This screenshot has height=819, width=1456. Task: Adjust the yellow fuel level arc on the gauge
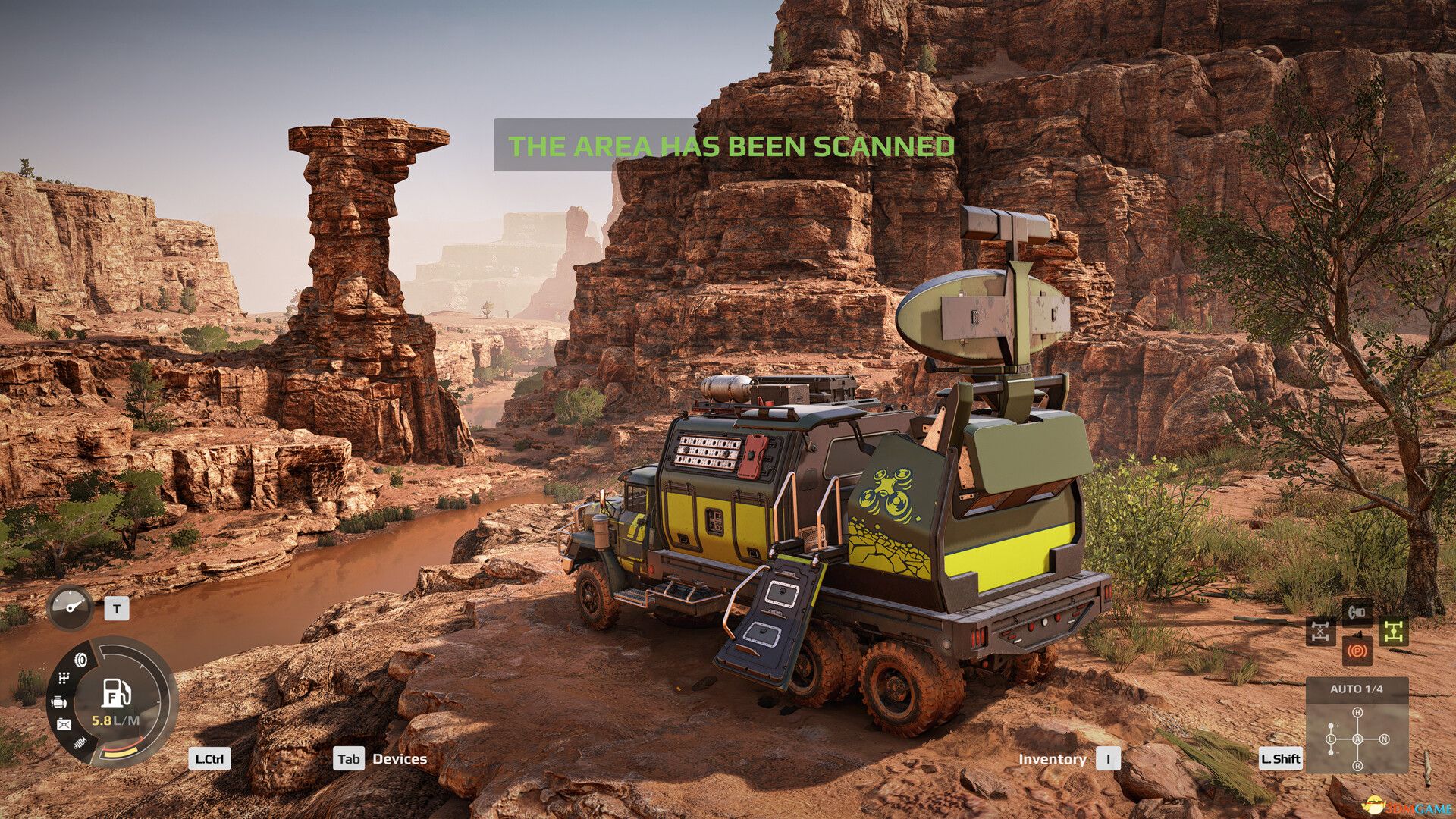point(118,751)
